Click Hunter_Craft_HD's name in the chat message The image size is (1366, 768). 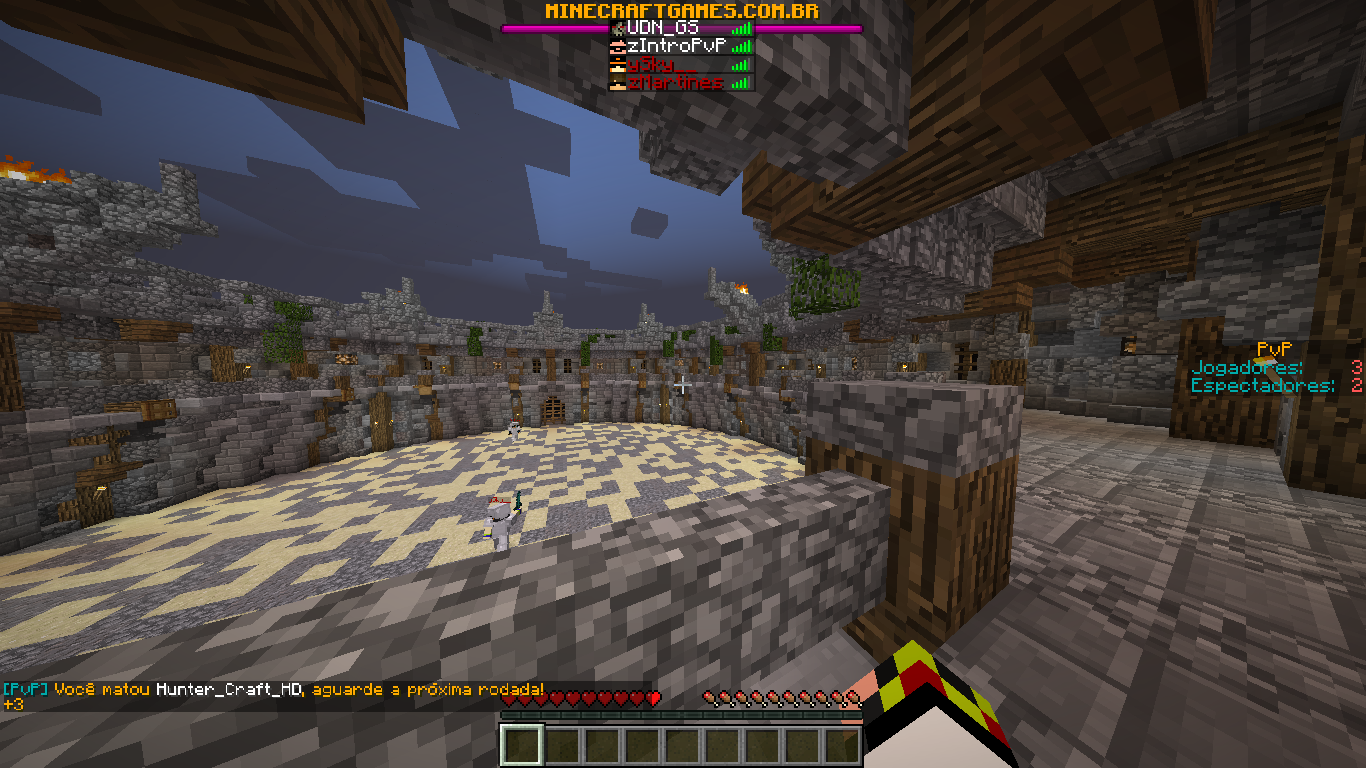click(x=230, y=690)
